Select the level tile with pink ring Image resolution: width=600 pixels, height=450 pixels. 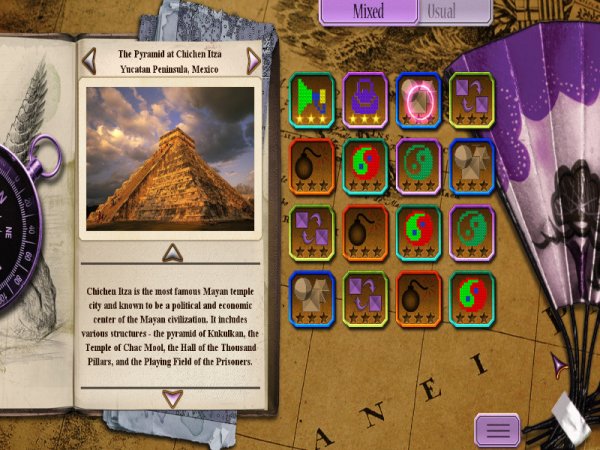click(x=418, y=100)
